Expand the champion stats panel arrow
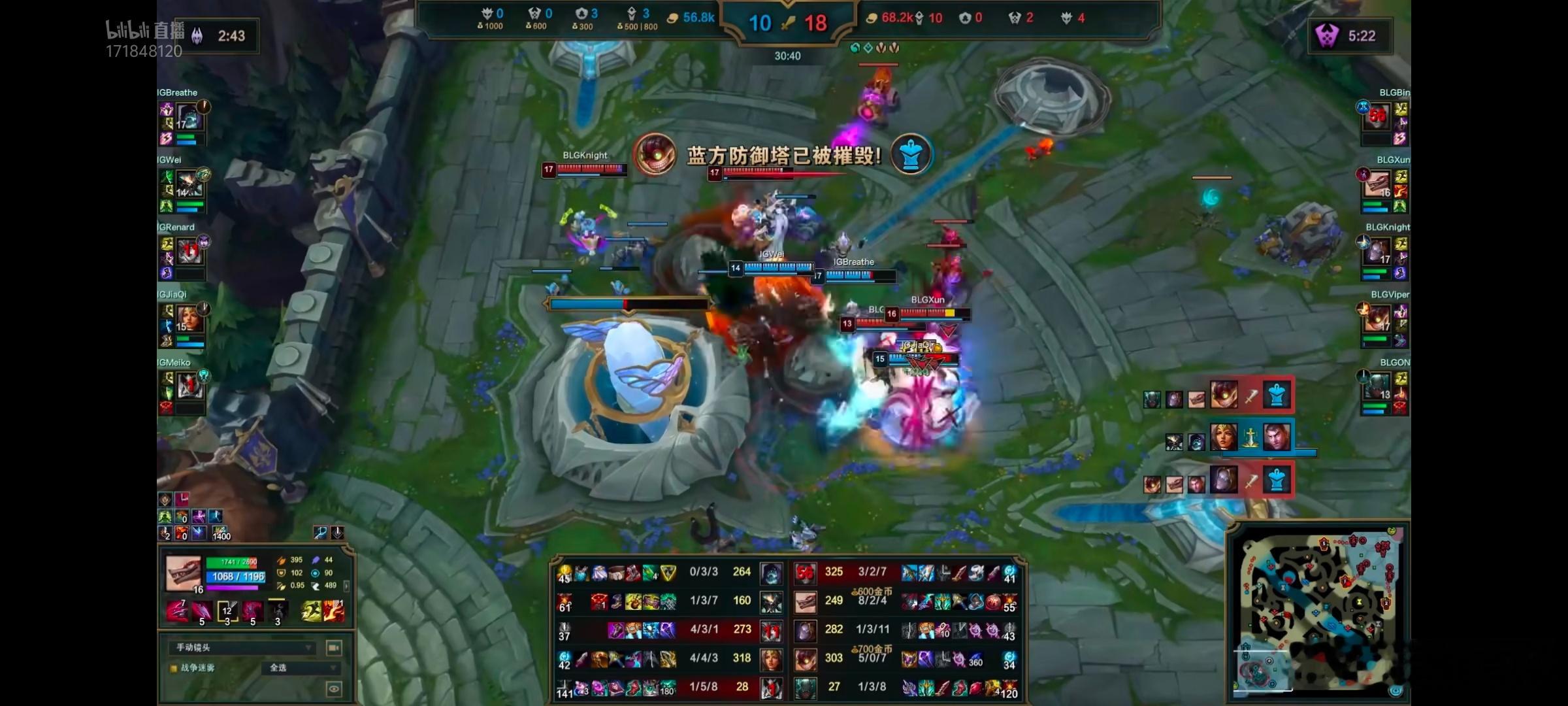The width and height of the screenshot is (1568, 706). coord(346,586)
